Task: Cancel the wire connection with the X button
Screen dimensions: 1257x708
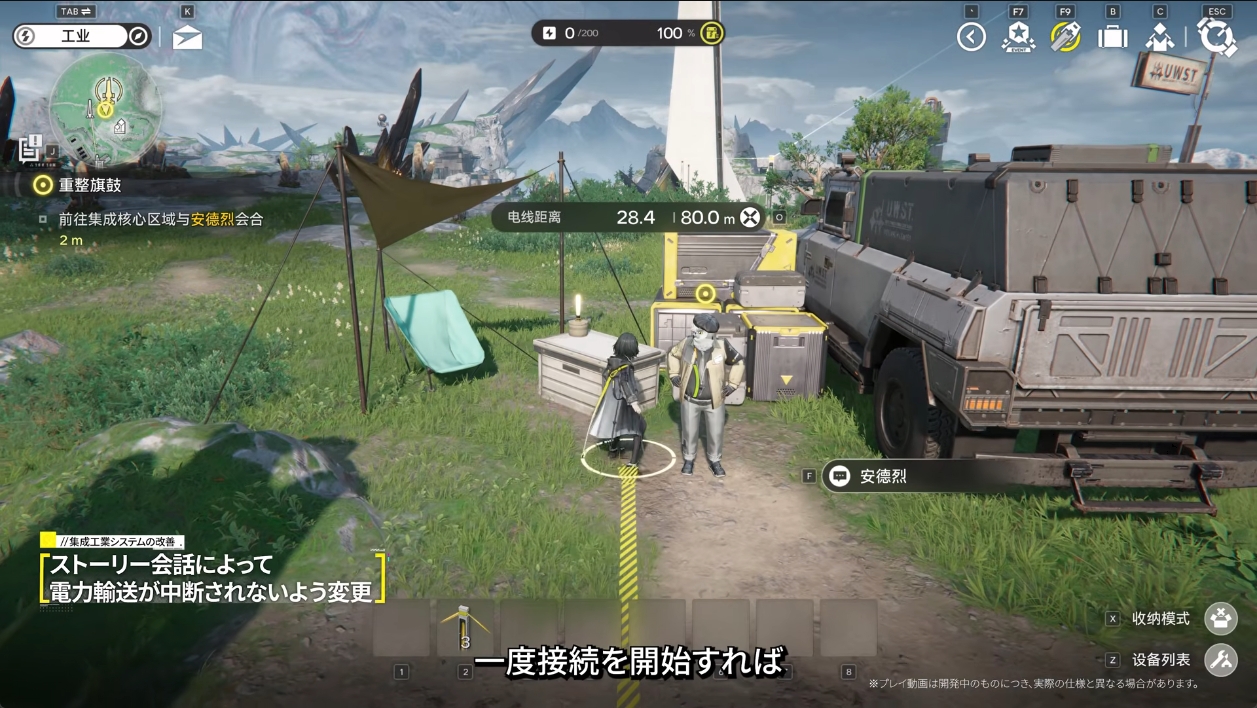Action: click(749, 217)
